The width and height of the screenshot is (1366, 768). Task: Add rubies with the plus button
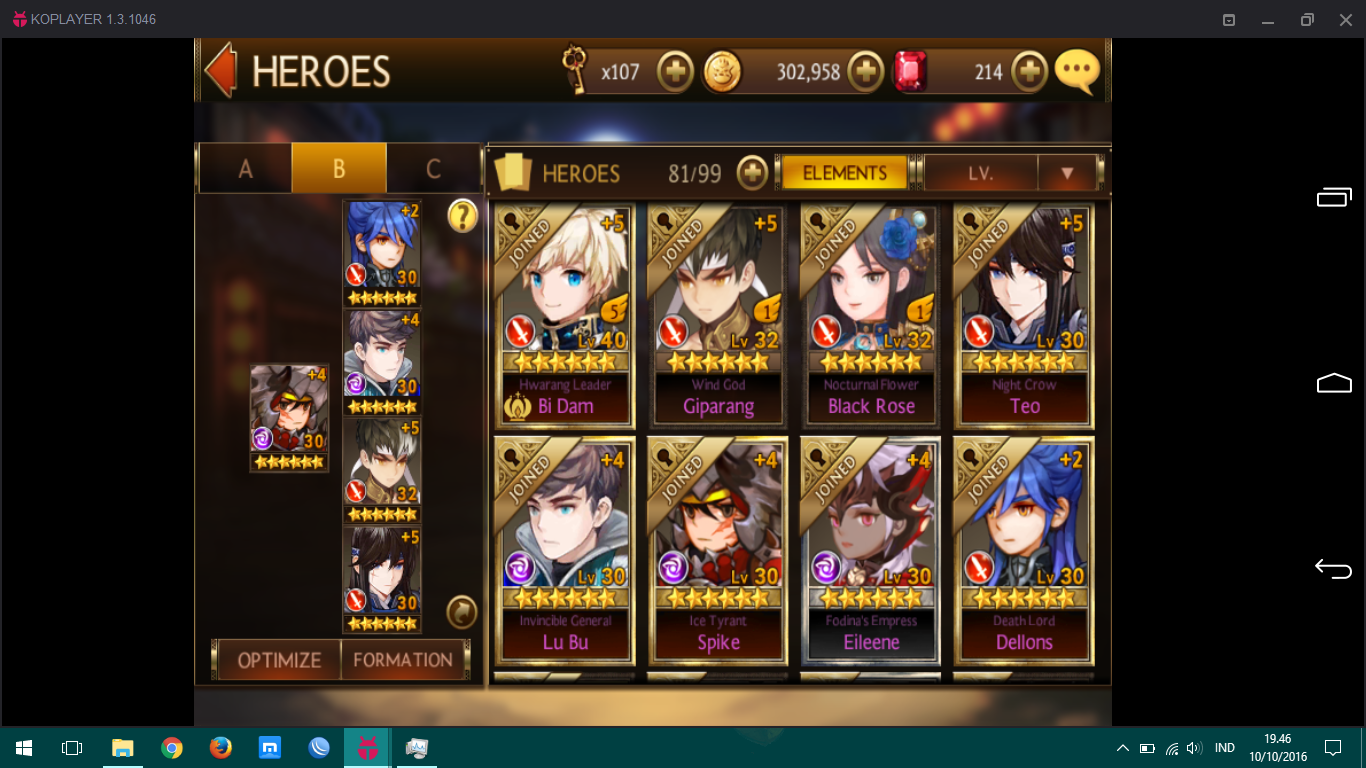pos(1029,72)
